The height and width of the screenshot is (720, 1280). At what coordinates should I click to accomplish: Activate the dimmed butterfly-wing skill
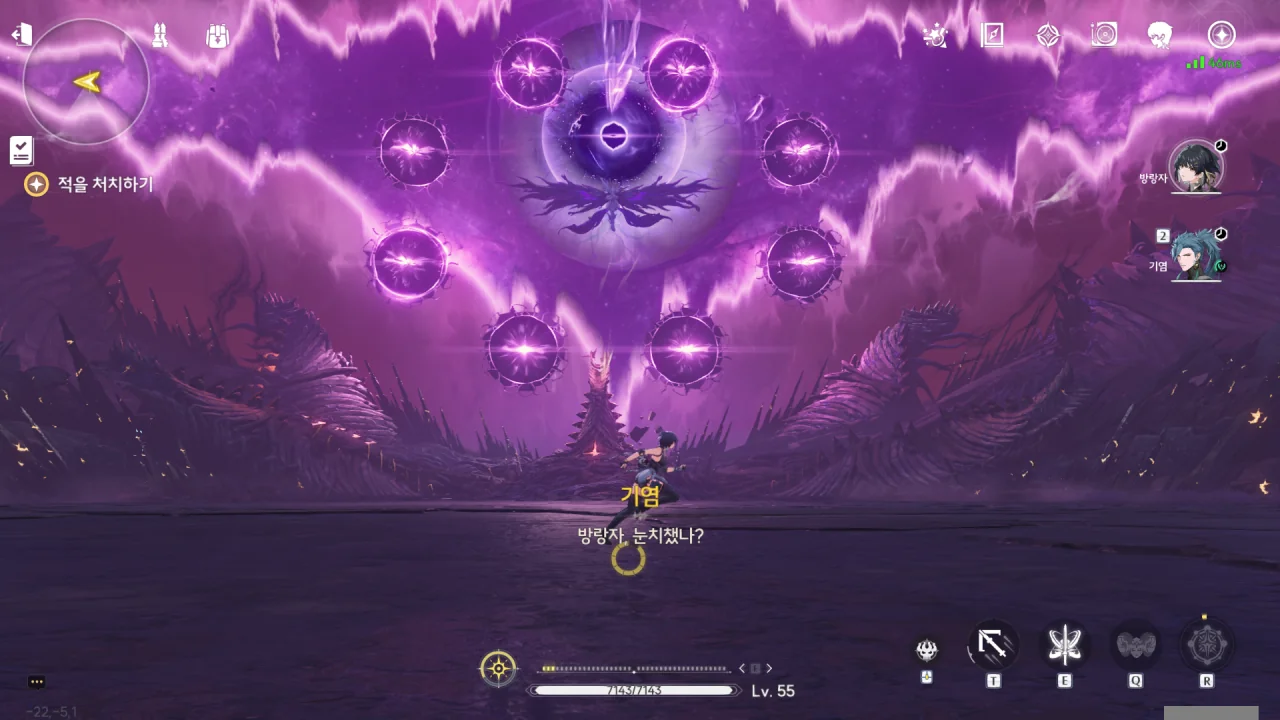point(1136,645)
